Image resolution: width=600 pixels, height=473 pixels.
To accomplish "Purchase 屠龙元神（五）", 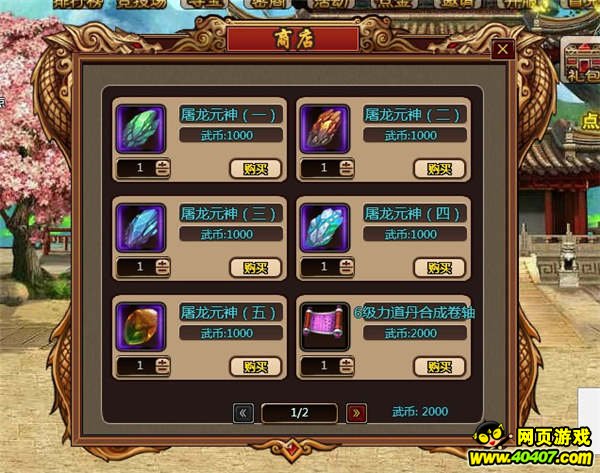I will coord(256,366).
